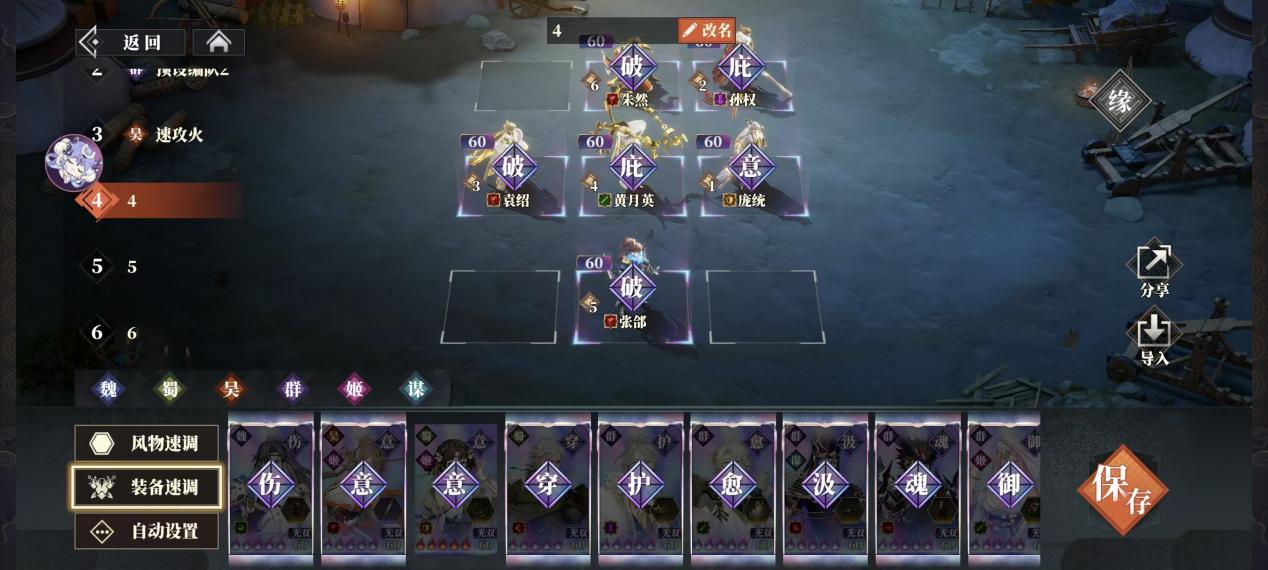Open 风物速调 quick adjust
Image resolution: width=1268 pixels, height=570 pixels.
pos(146,443)
